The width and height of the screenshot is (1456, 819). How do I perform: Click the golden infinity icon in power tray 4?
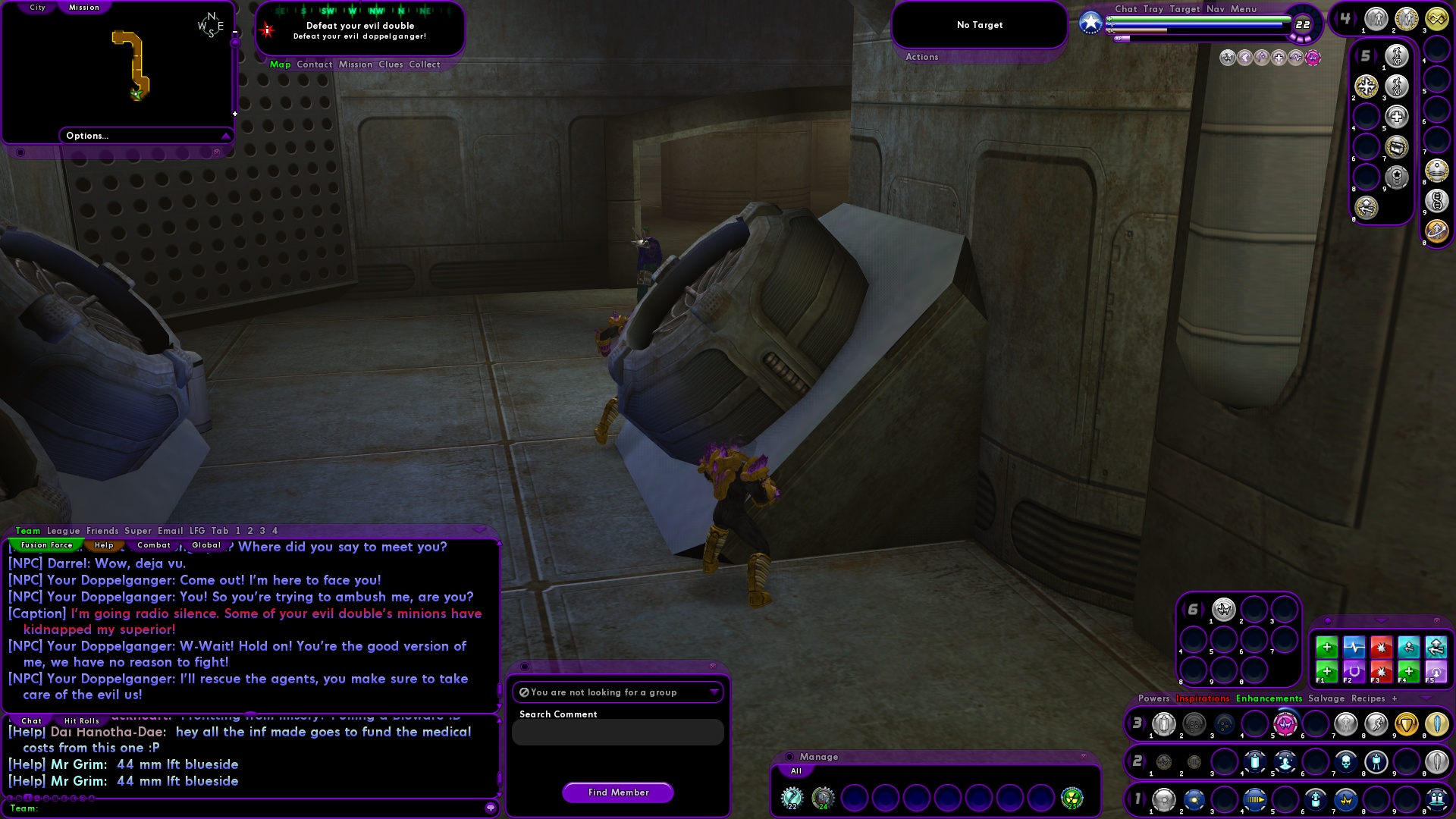(x=1436, y=18)
